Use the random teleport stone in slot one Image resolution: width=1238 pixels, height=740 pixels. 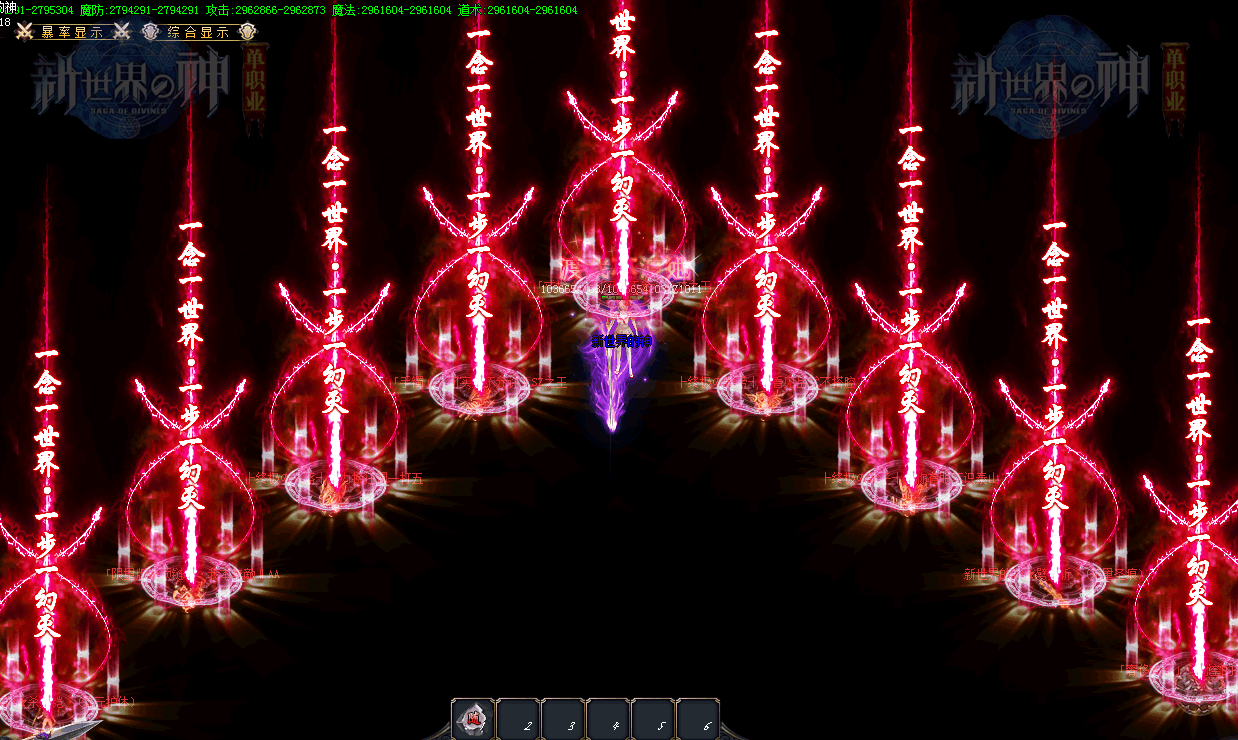click(x=474, y=719)
